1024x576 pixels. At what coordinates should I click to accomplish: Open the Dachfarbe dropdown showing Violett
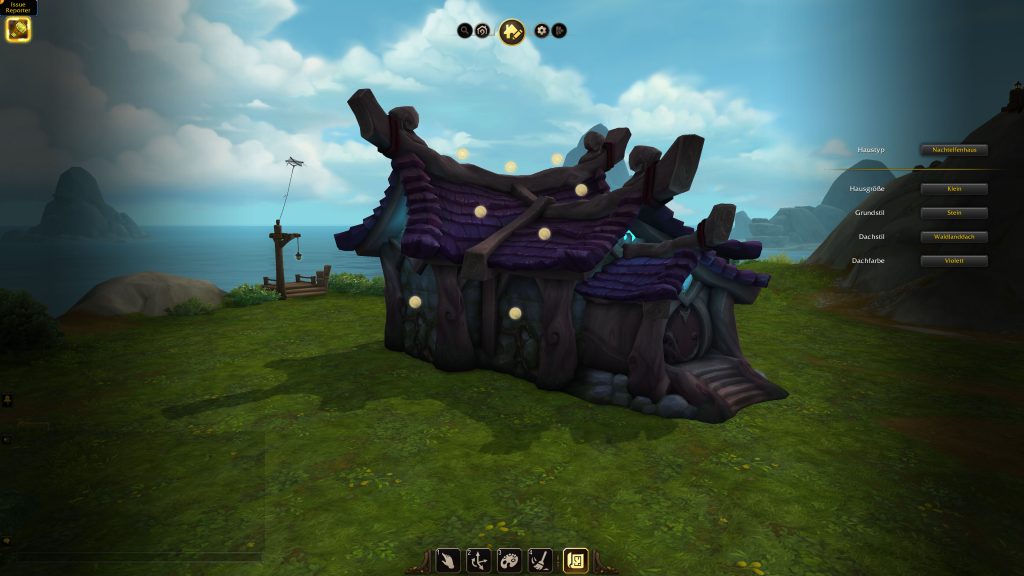(954, 261)
